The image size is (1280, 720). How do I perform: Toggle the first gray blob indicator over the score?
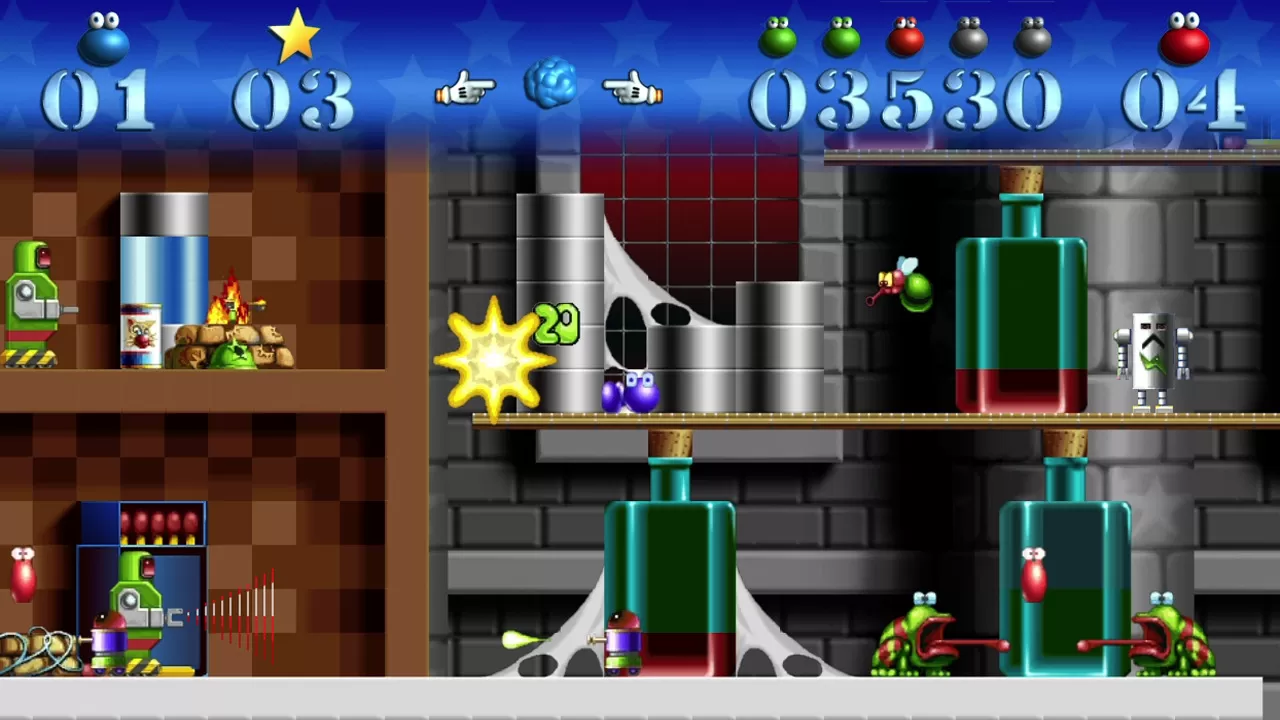(x=967, y=37)
